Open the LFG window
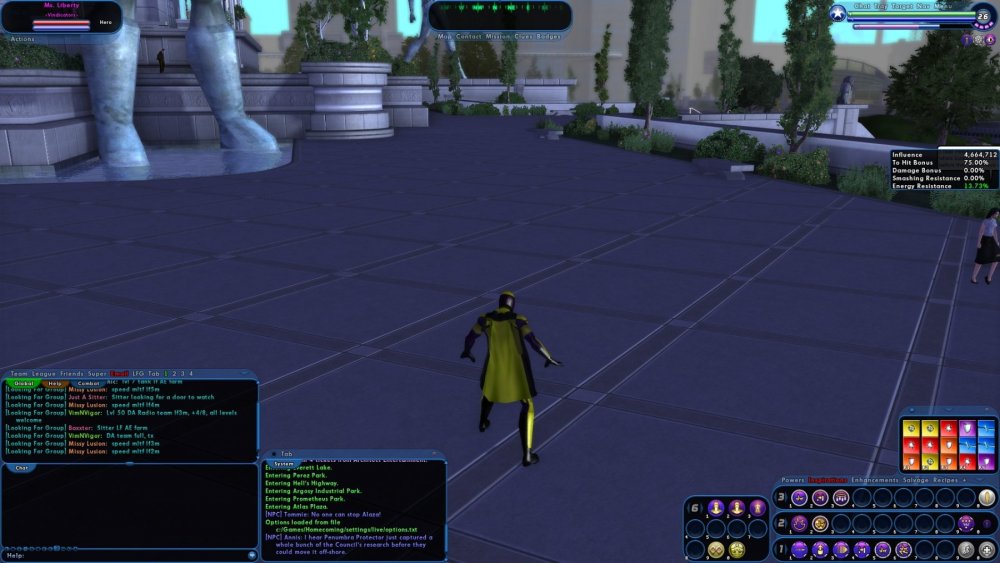 pyautogui.click(x=138, y=373)
